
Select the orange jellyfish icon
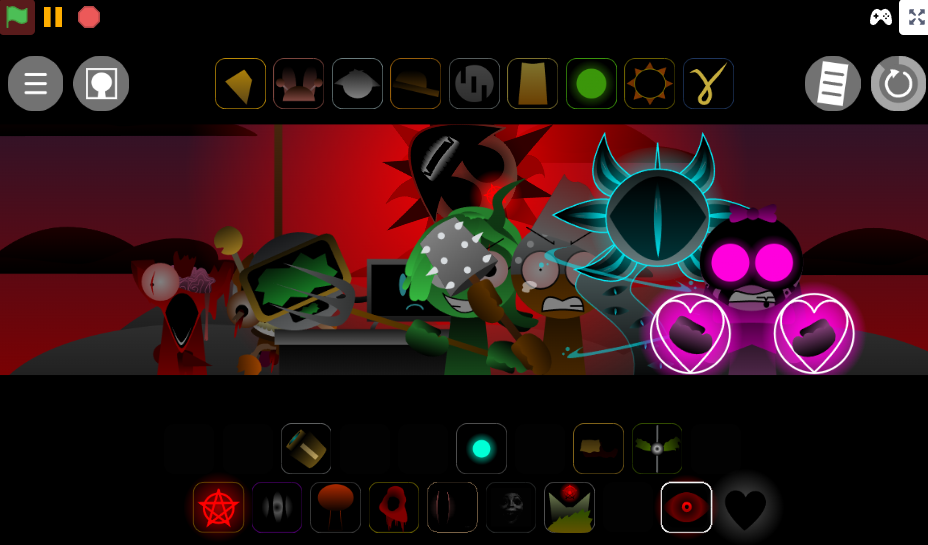[x=335, y=508]
